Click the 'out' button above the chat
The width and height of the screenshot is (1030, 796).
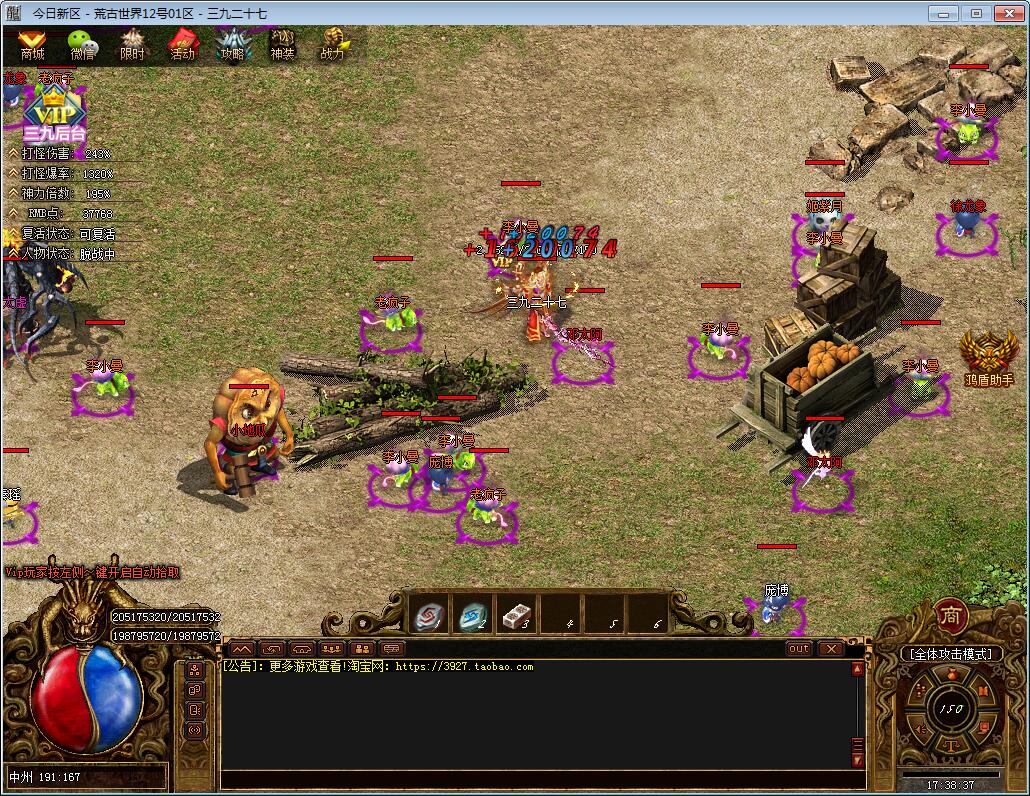point(799,648)
